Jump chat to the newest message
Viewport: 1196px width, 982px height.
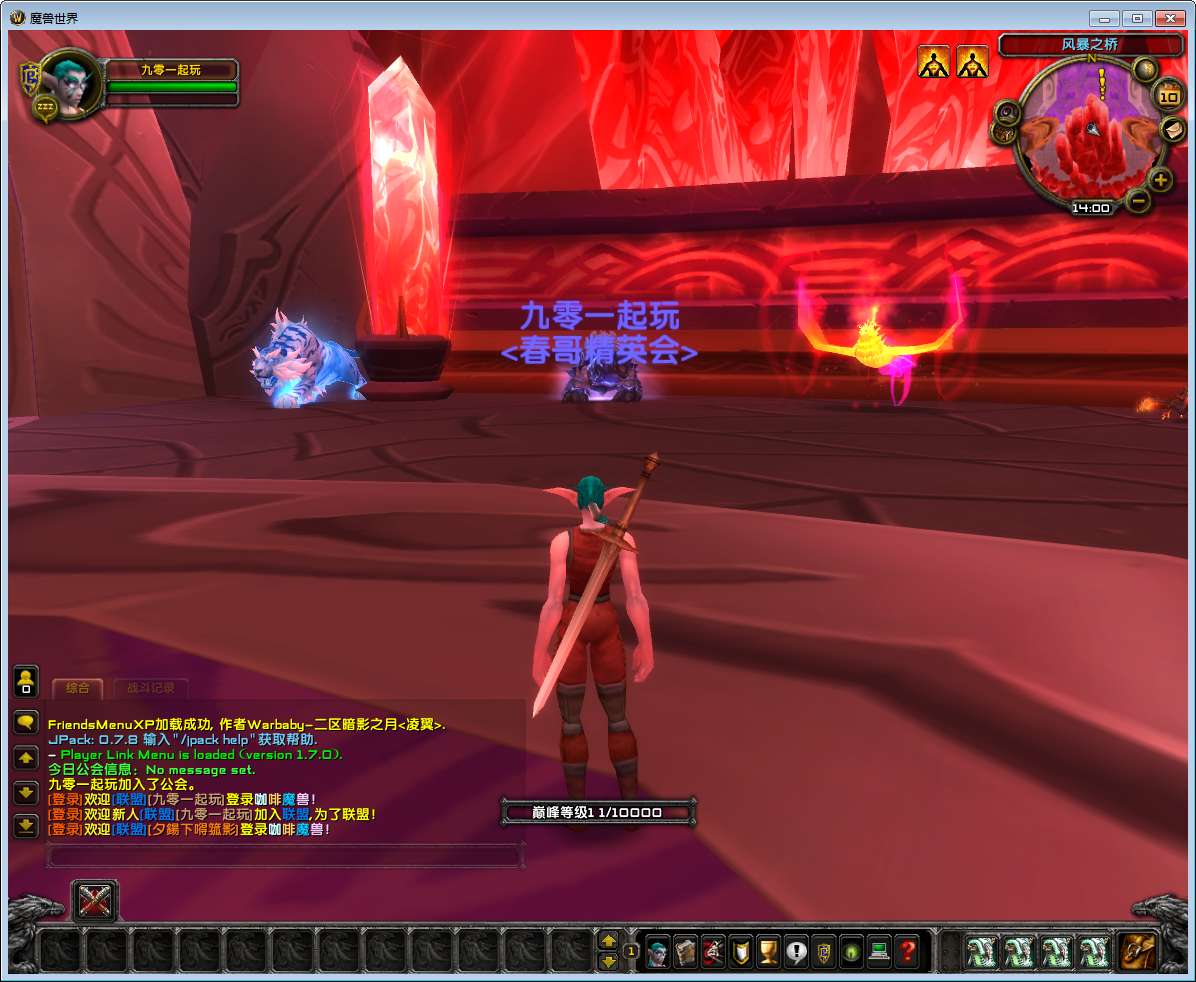pos(26,826)
